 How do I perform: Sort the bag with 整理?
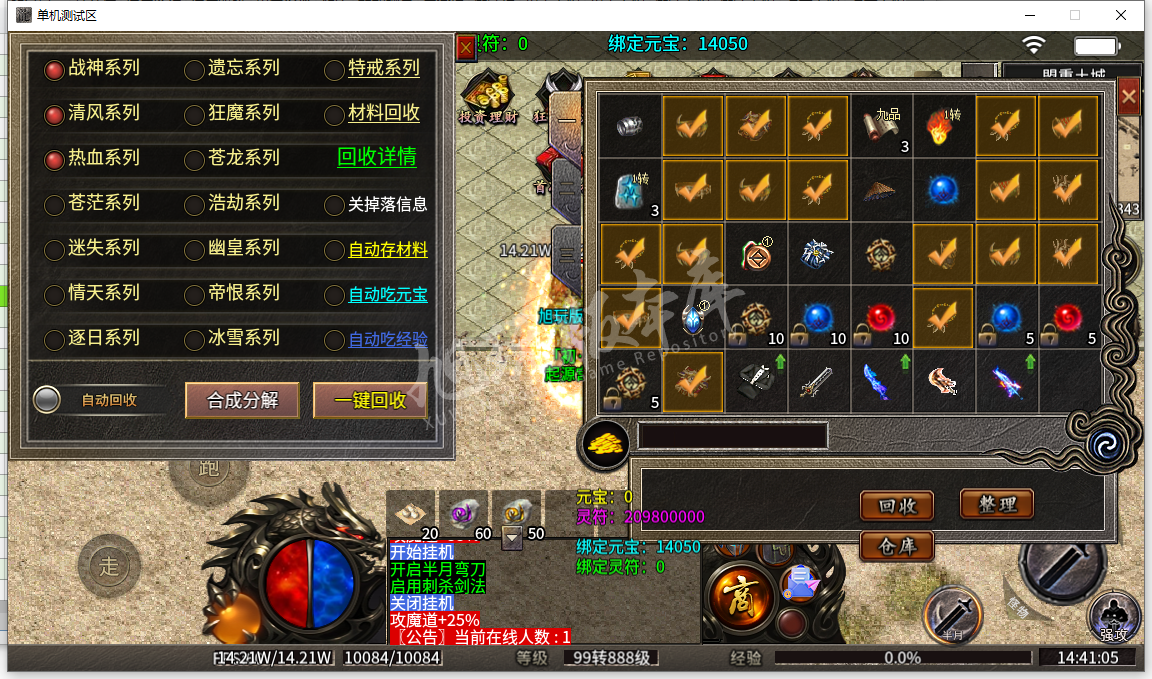[x=996, y=504]
